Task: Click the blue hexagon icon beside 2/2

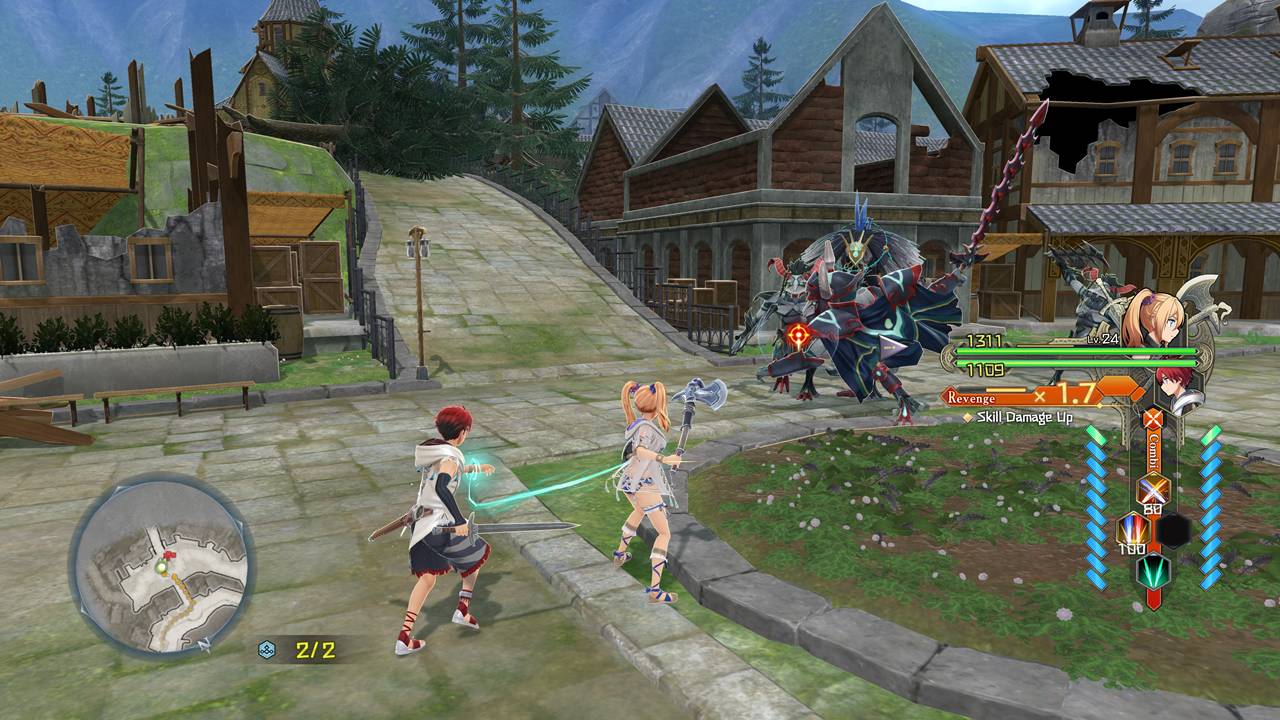Action: coord(267,649)
